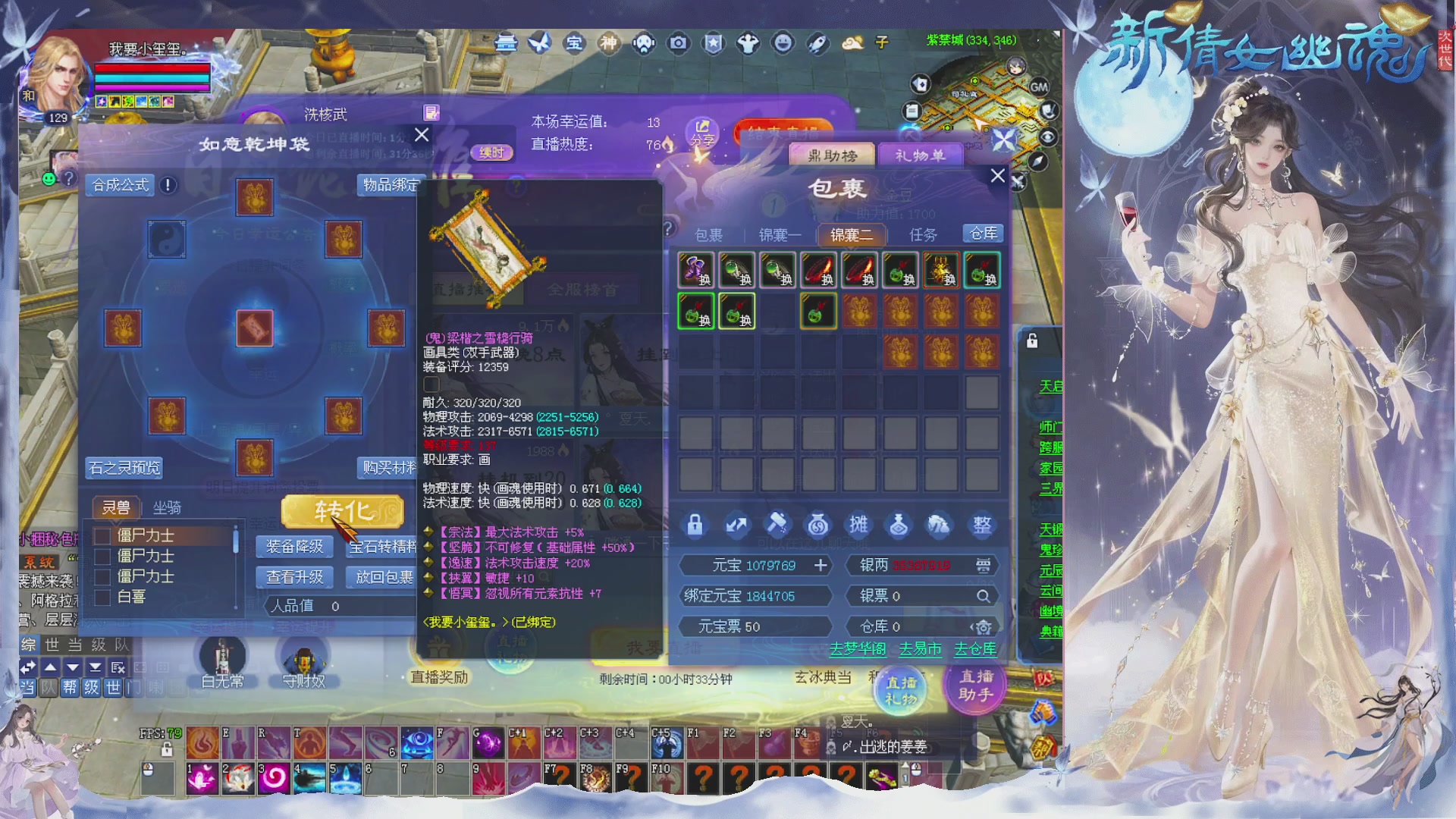Viewport: 1456px width, 819px height.
Task: Tick the 白喜 checkbox in the list
Action: 104,597
